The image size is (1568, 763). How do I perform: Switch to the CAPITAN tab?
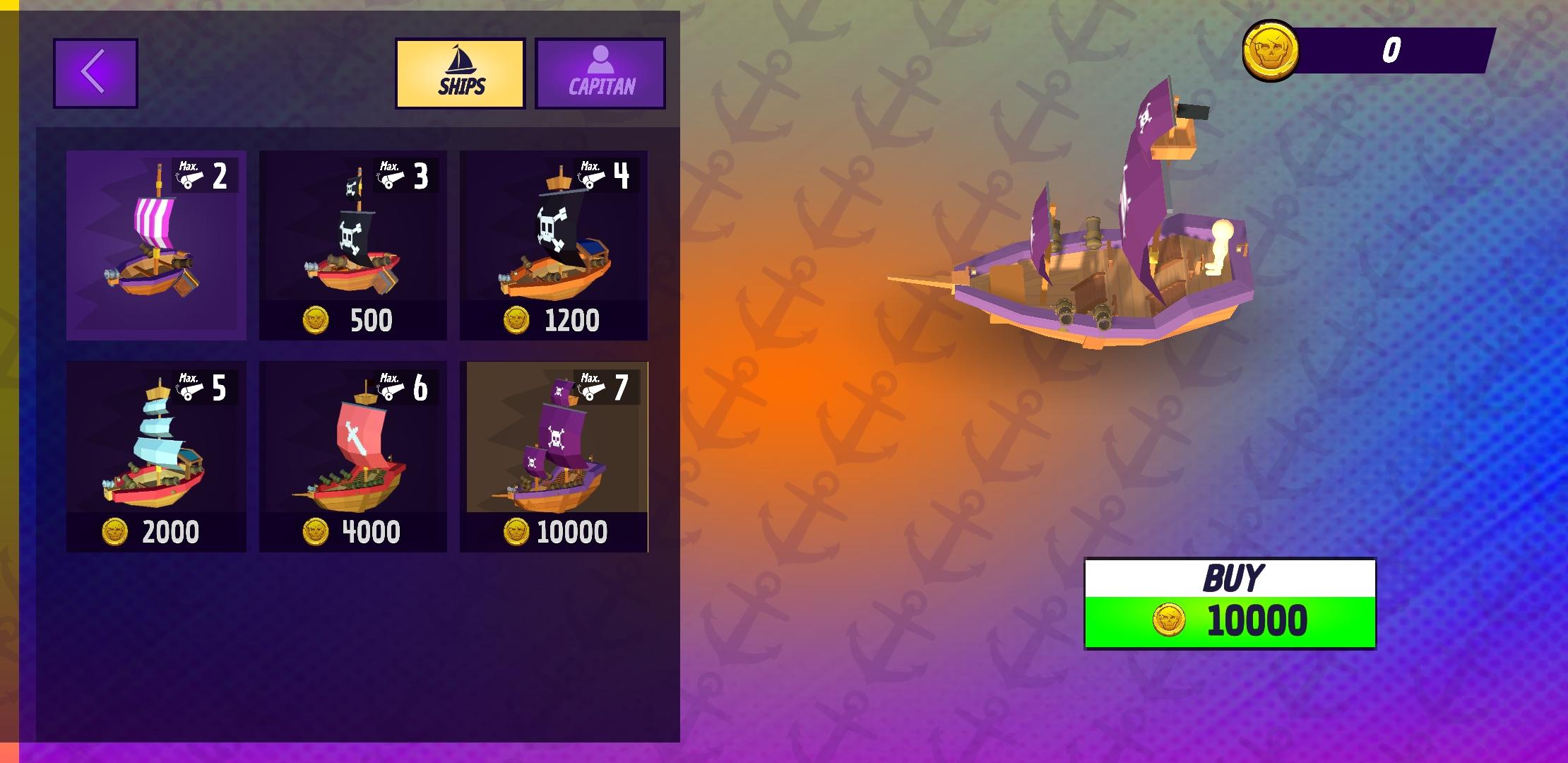601,74
